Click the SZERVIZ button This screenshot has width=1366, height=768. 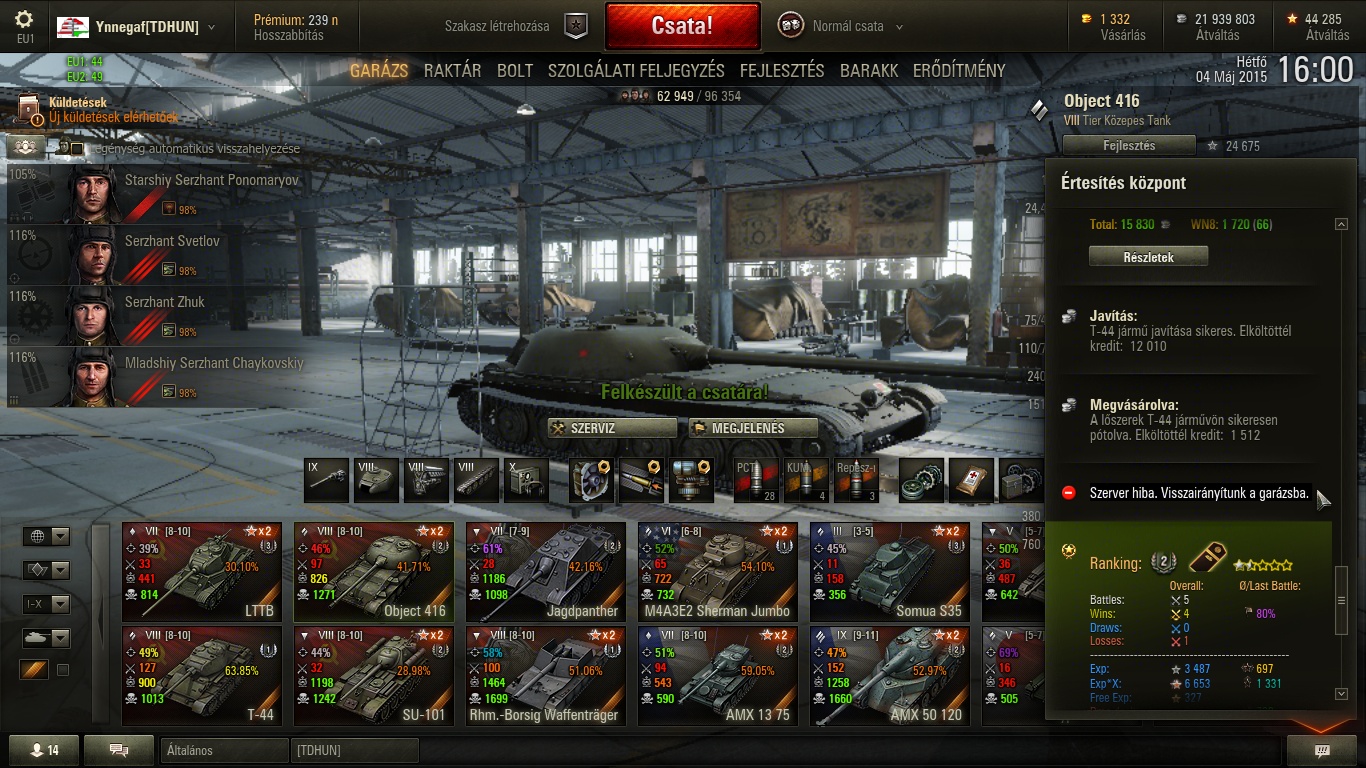click(x=612, y=428)
